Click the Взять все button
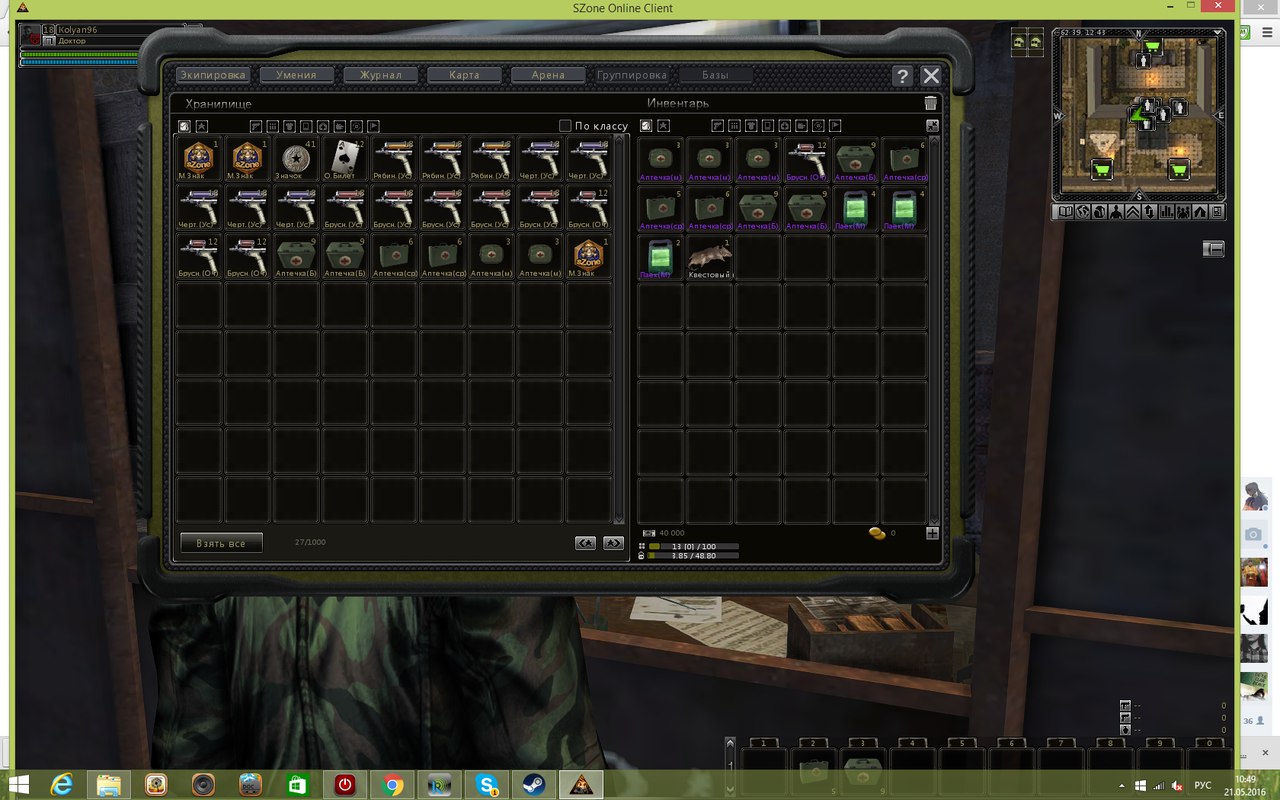 click(x=221, y=543)
